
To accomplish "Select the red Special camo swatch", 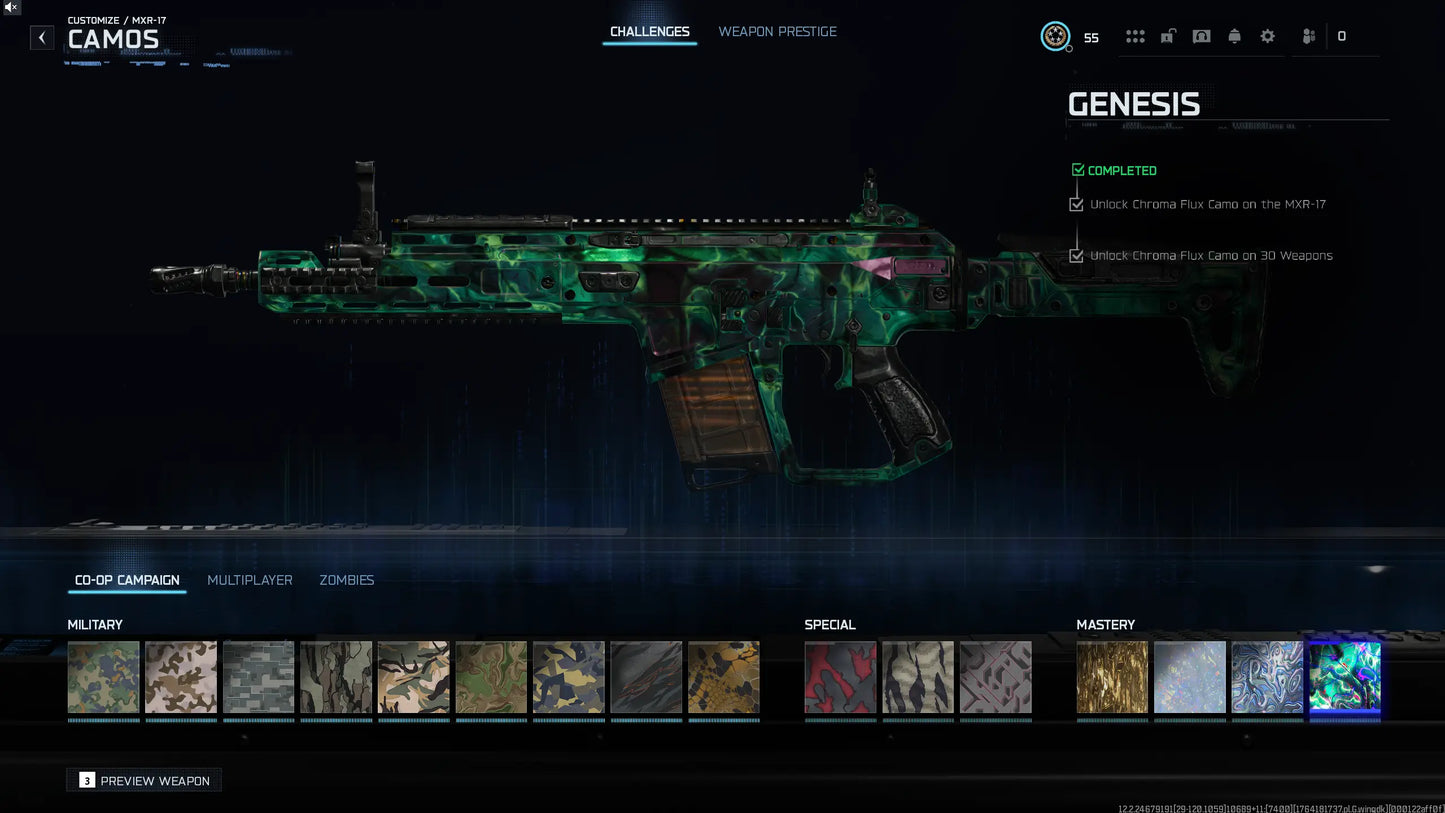I will 840,677.
